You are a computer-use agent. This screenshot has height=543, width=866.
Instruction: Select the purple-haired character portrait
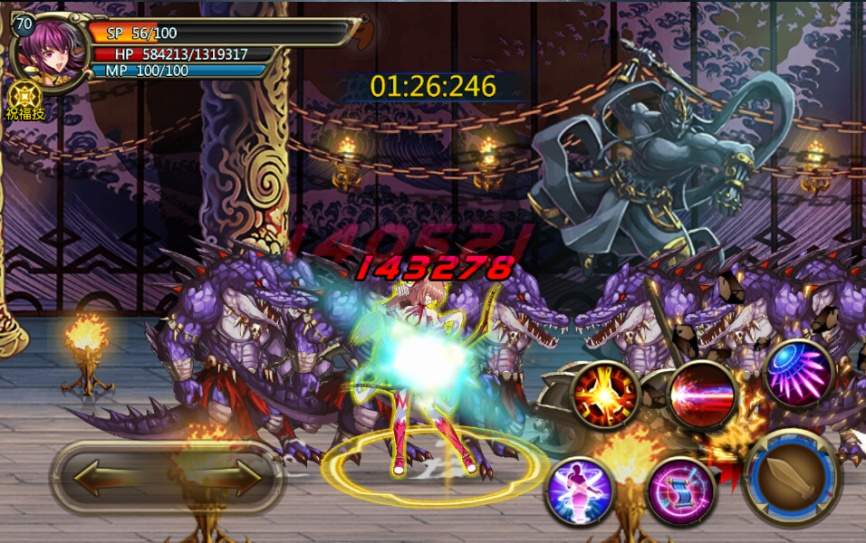(x=50, y=51)
